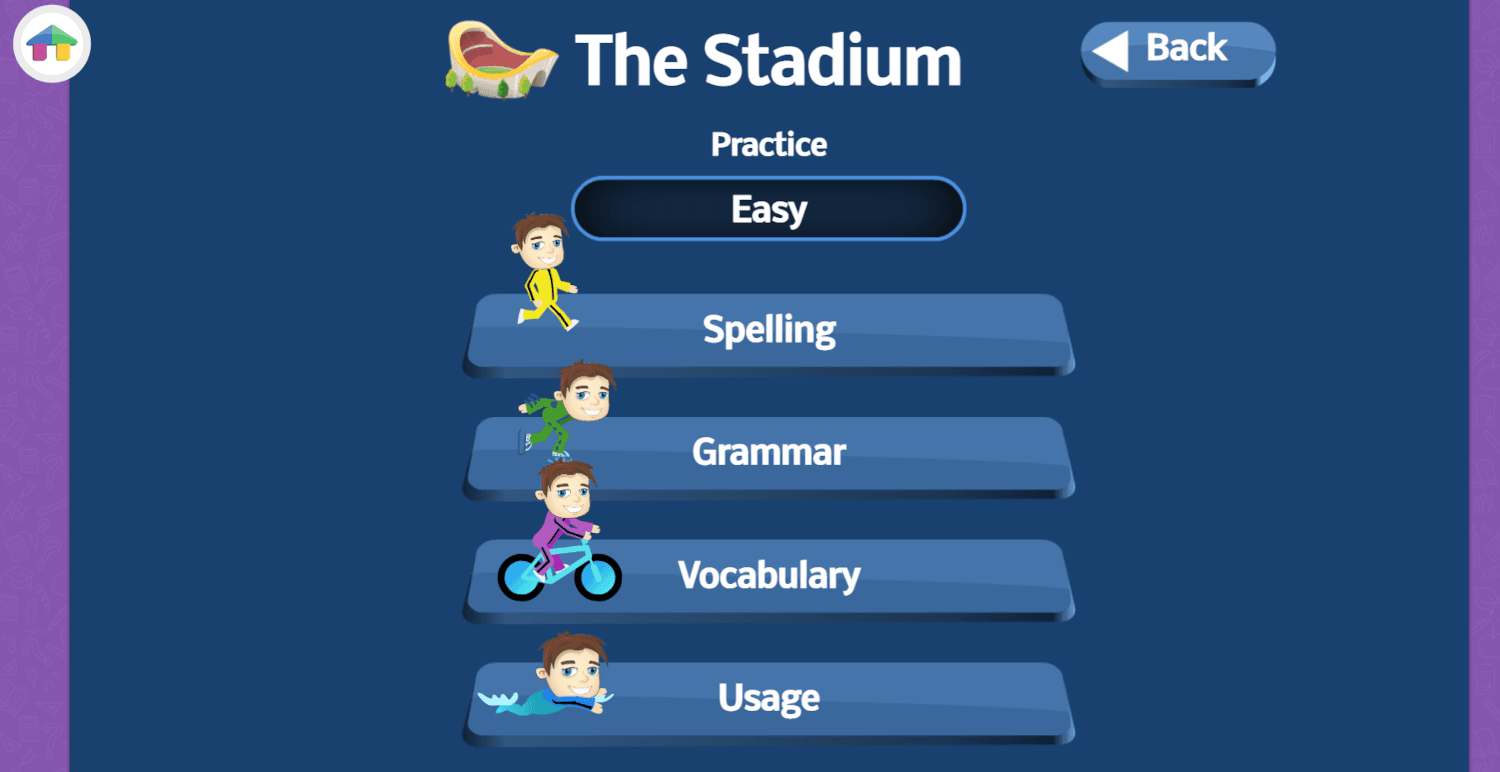The image size is (1500, 772).
Task: Click The Stadium title text
Action: (768, 60)
